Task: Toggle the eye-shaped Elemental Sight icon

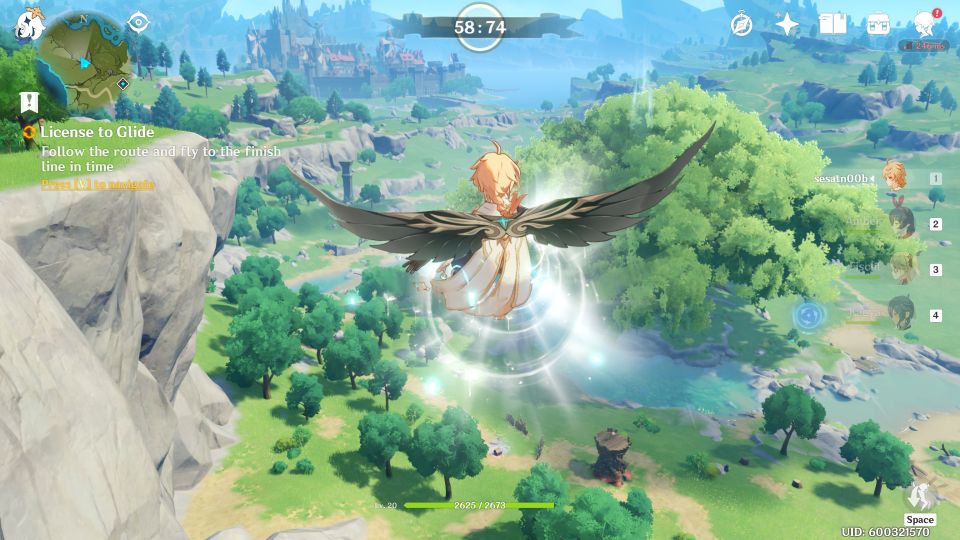Action: [x=138, y=22]
